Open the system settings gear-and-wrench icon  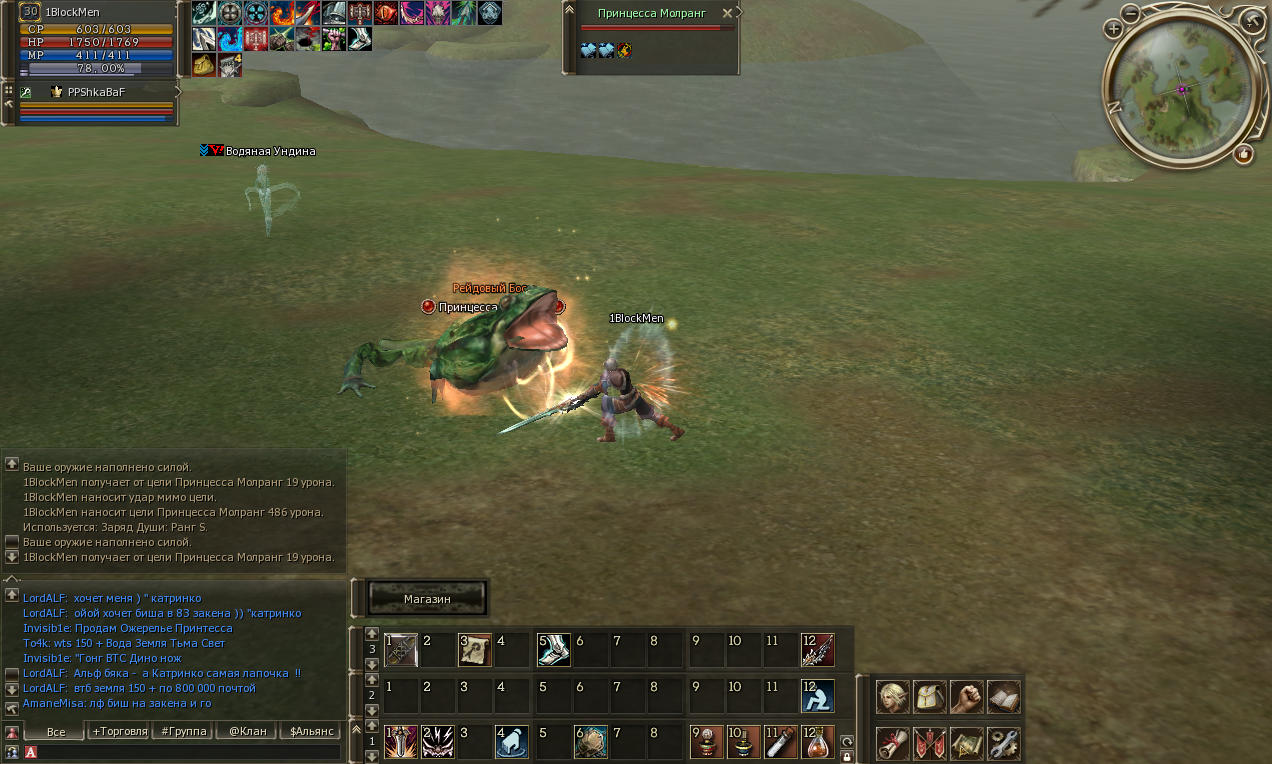tap(1003, 743)
